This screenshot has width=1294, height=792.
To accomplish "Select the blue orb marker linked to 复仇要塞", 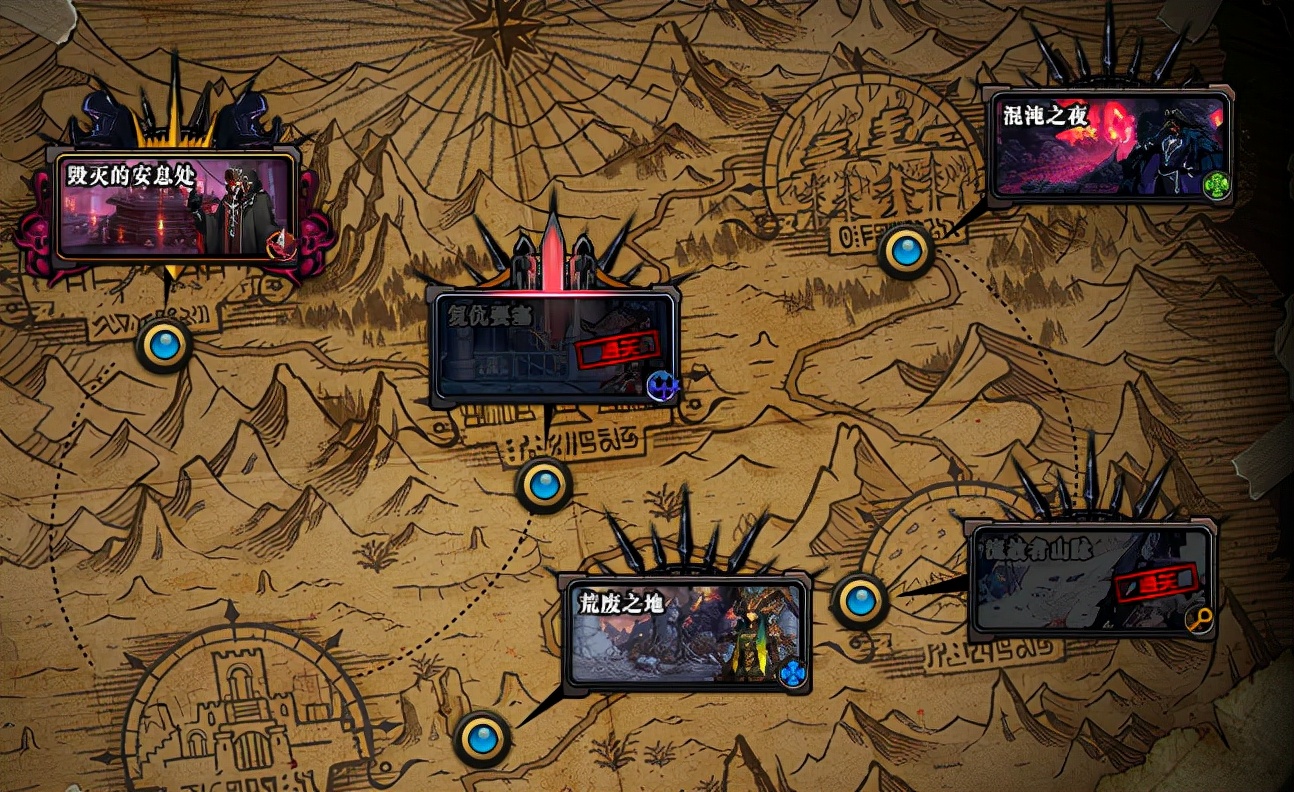I will (x=544, y=485).
